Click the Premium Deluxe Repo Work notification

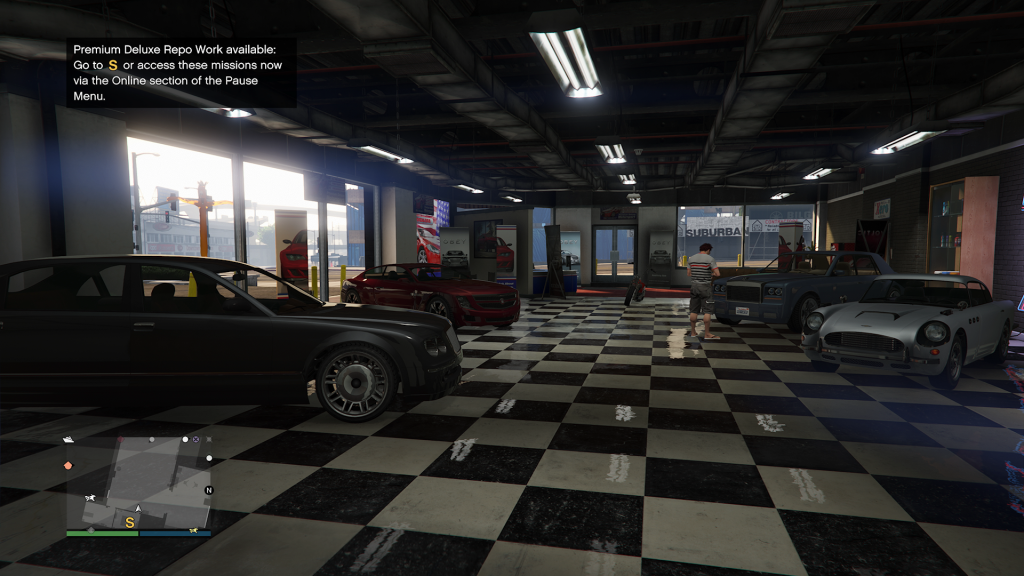point(181,73)
